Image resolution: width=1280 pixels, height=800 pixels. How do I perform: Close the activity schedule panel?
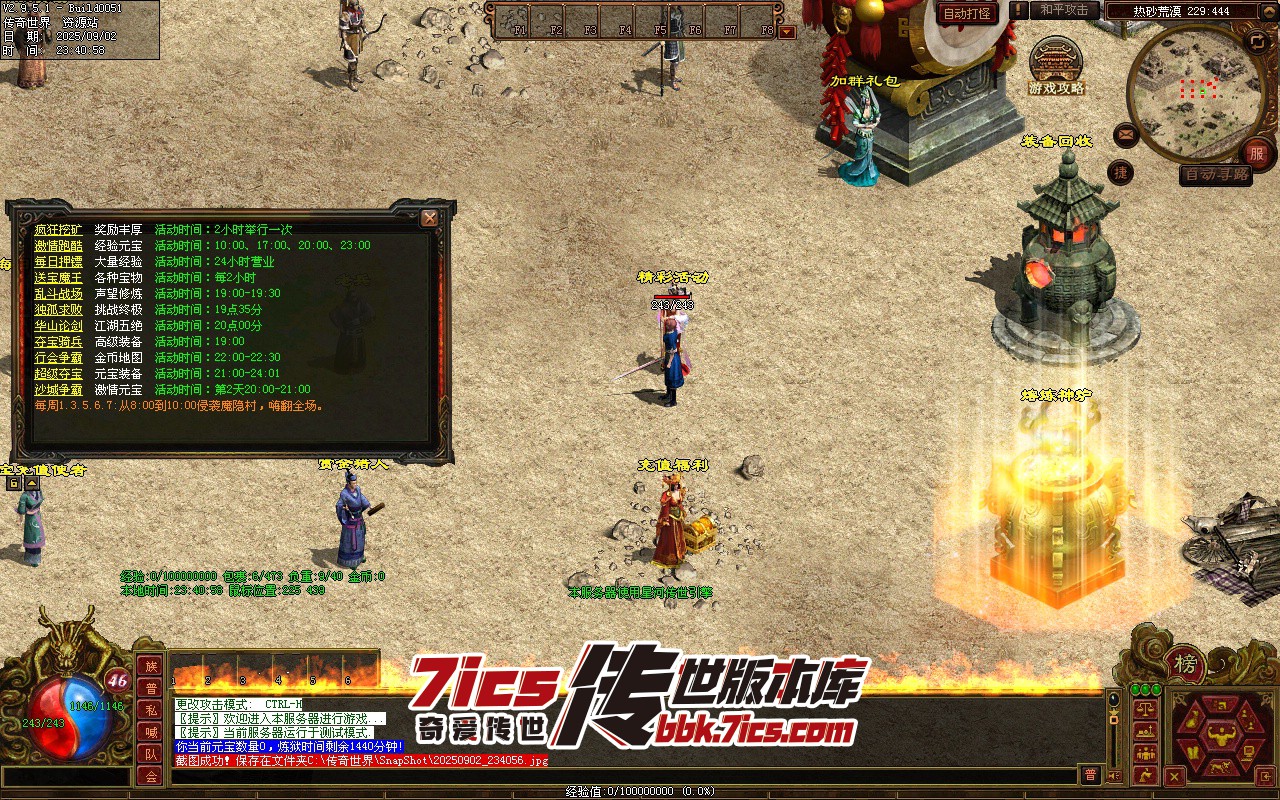coord(430,218)
